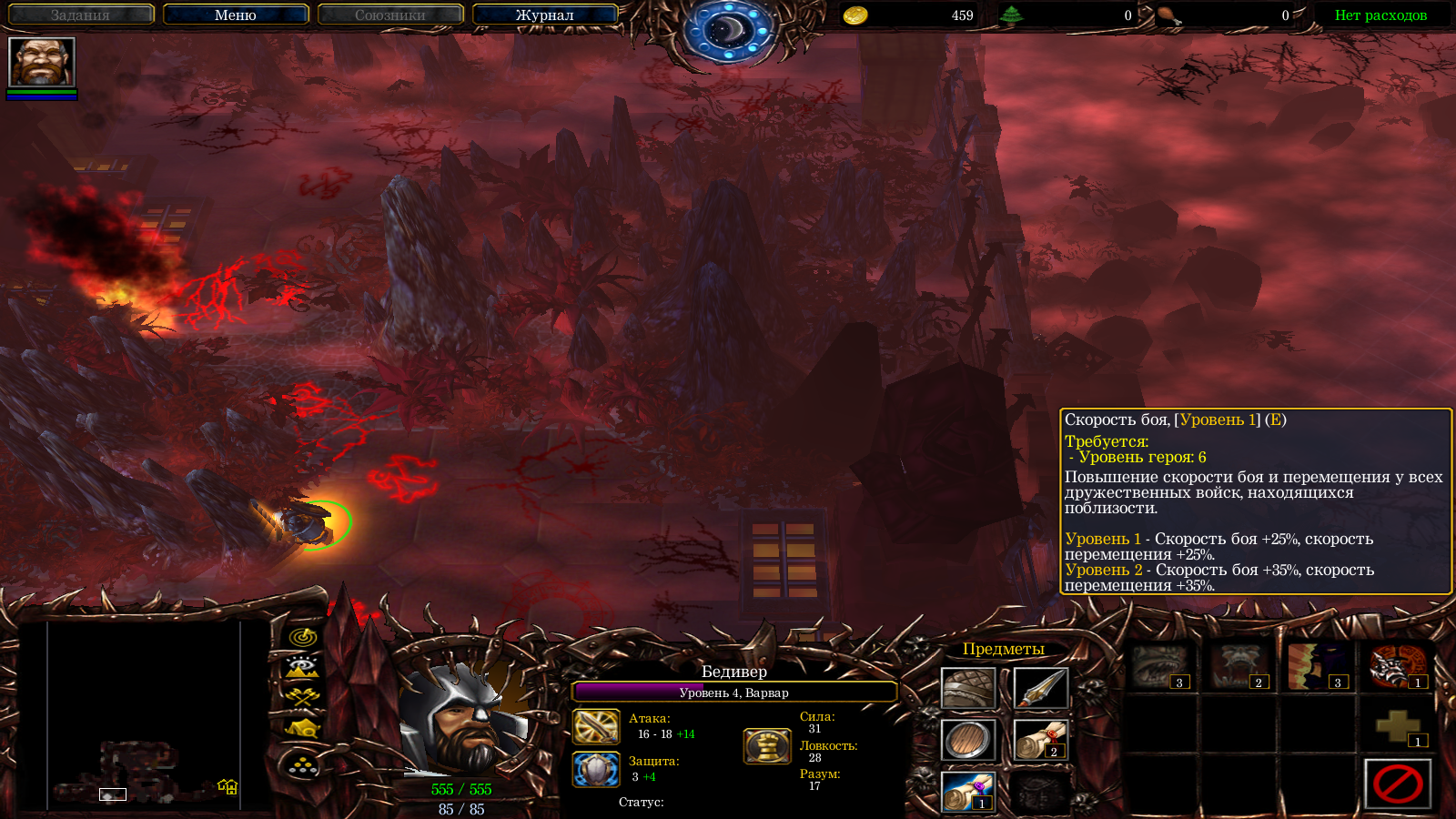Select the round wooden shield item
This screenshot has height=819, width=1456.
pyautogui.click(x=967, y=740)
